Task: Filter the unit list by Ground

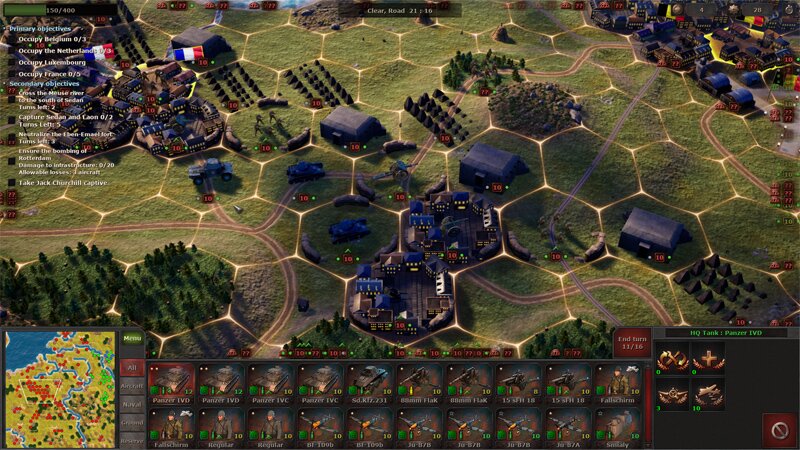Action: (132, 424)
